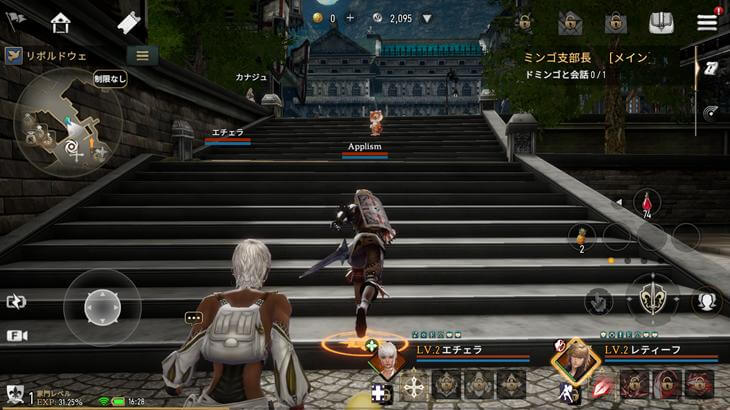Open the book journal icon

point(661,22)
